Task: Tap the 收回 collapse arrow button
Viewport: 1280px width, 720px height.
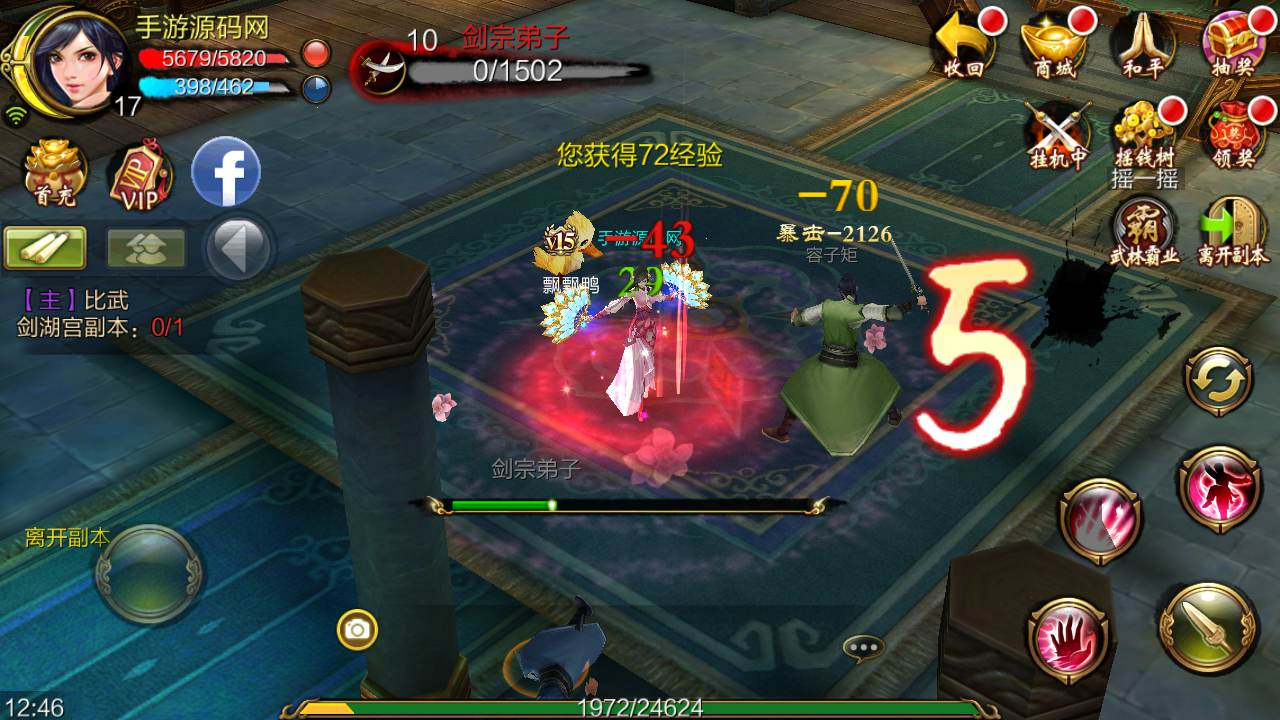Action: point(964,47)
